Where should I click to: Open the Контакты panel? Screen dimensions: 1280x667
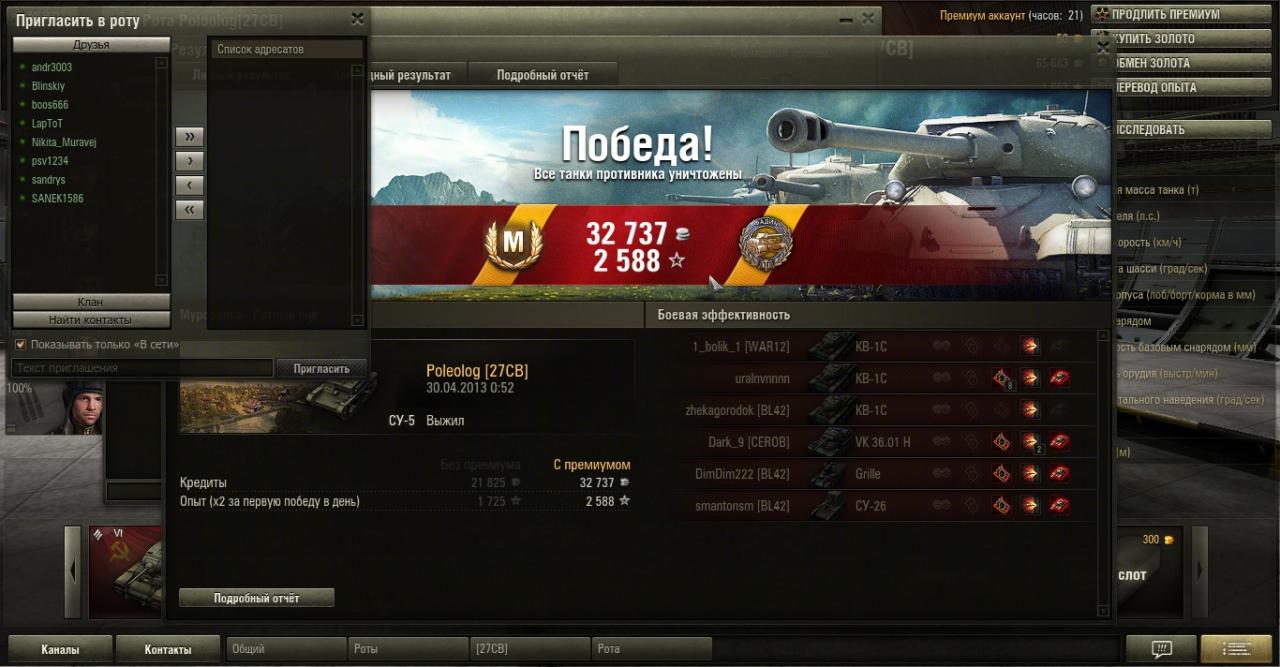tap(168, 649)
